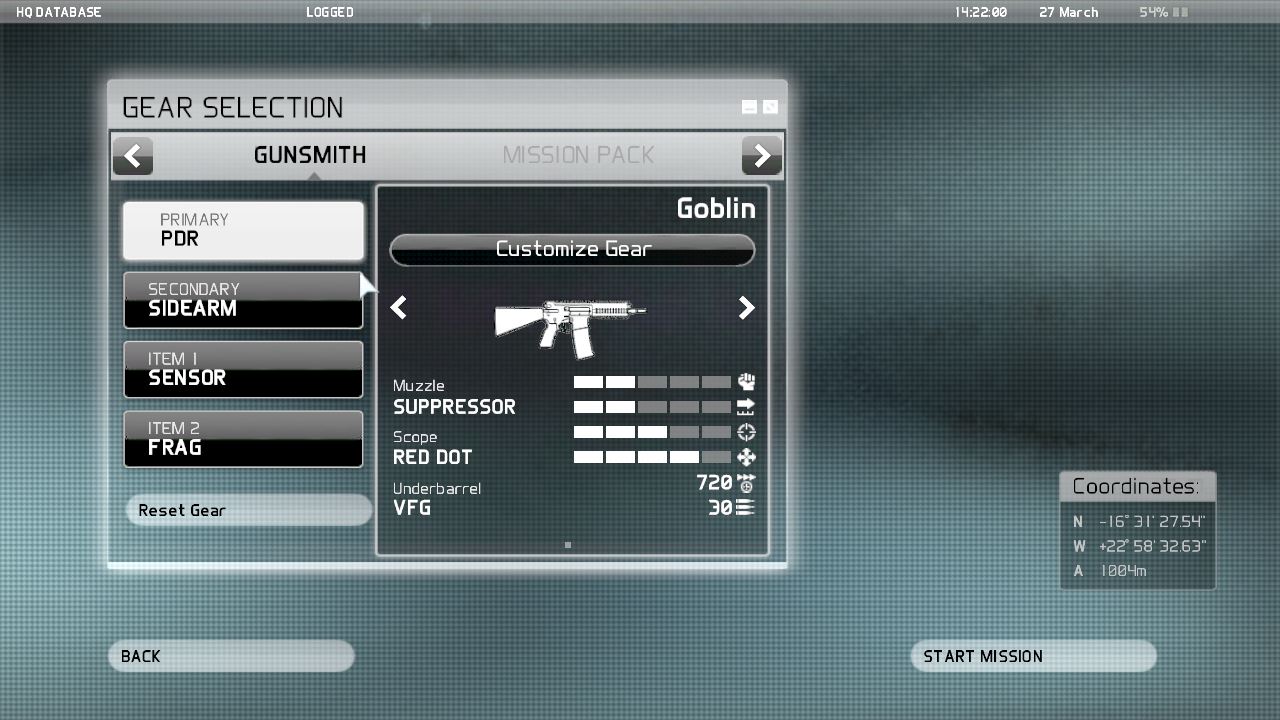1280x720 pixels.
Task: Select the recoil control stat icon
Action: click(745, 381)
